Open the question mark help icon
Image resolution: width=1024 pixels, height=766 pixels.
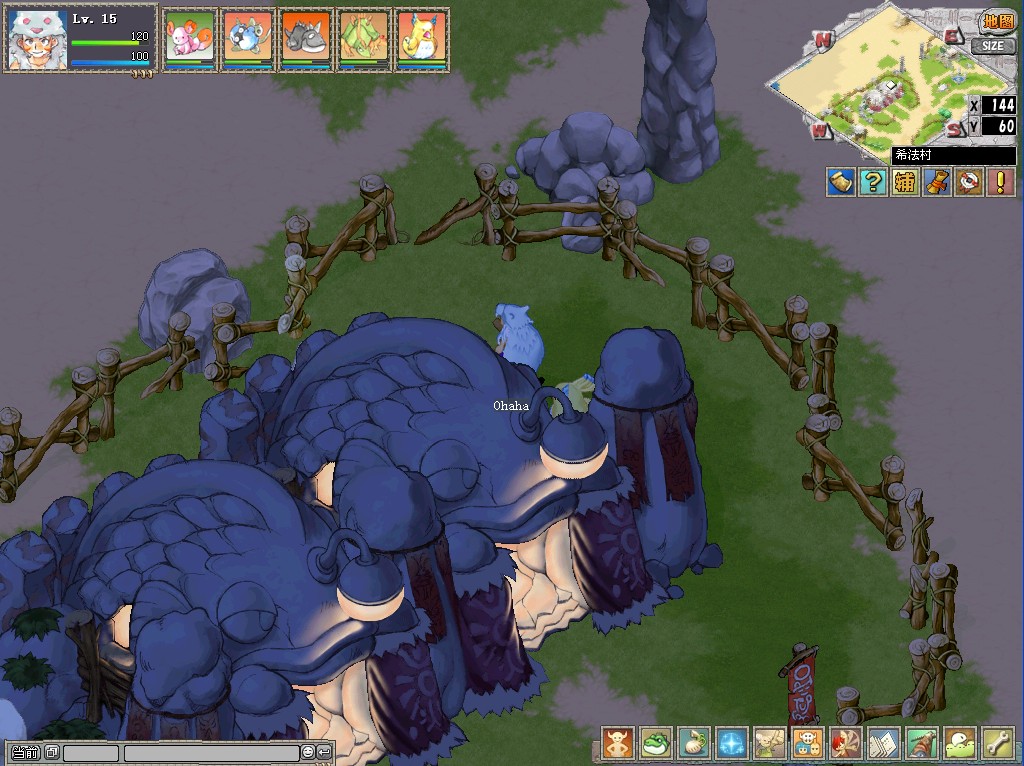[x=873, y=182]
